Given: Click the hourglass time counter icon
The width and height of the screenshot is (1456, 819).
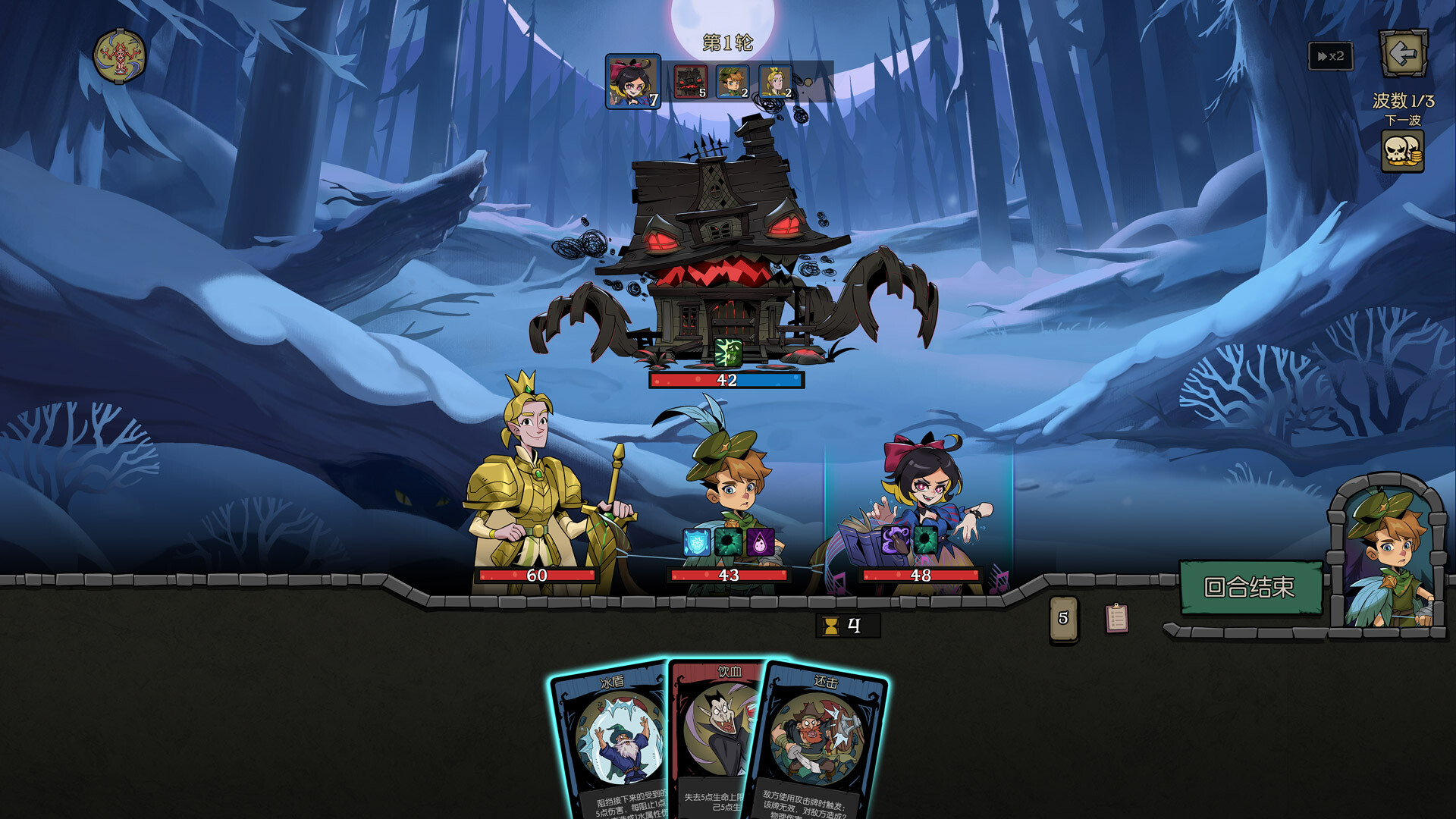Looking at the screenshot, I should coord(832,626).
